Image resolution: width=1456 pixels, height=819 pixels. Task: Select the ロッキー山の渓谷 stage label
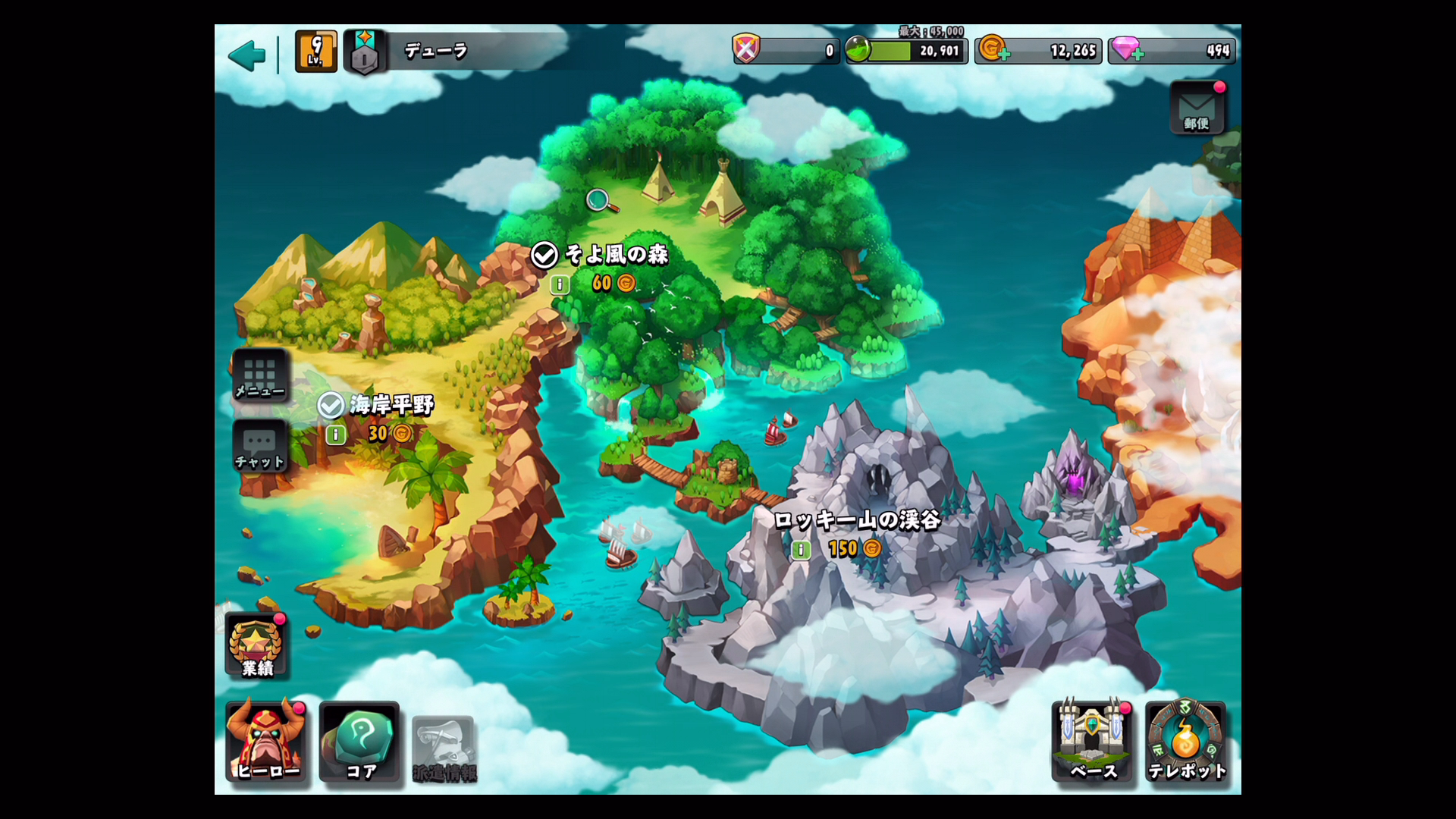857,520
